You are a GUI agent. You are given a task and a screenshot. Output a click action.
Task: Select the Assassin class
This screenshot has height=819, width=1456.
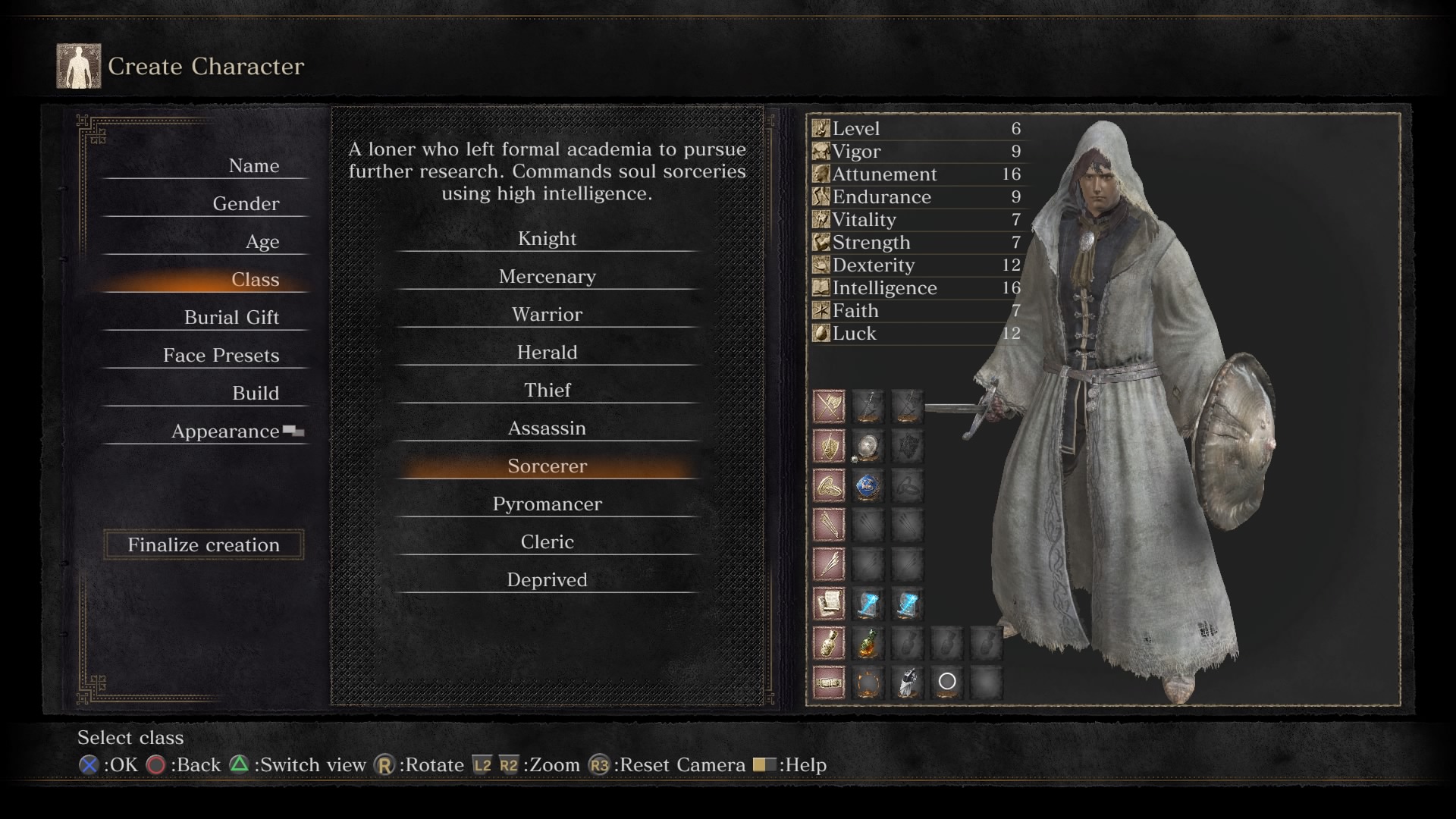tap(547, 428)
